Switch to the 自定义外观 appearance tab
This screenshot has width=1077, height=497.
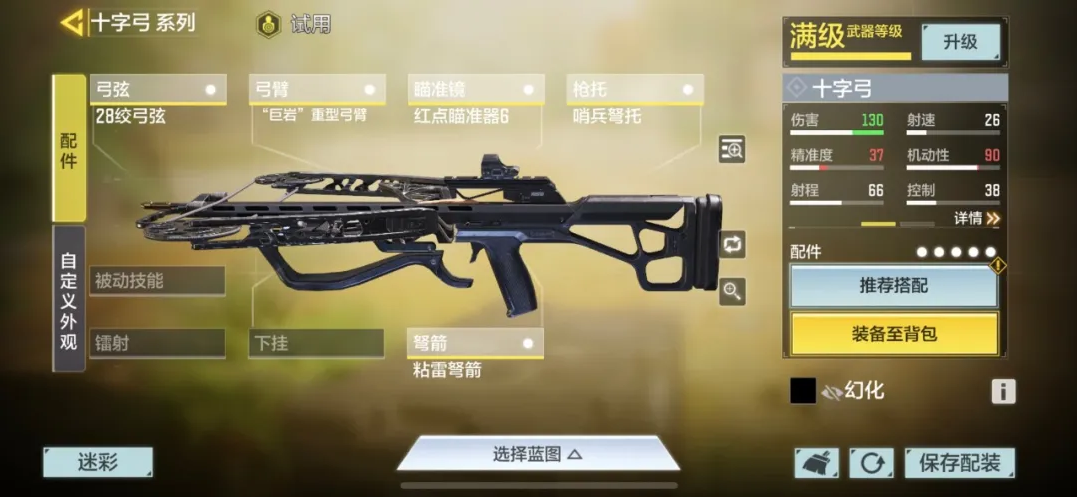point(68,298)
